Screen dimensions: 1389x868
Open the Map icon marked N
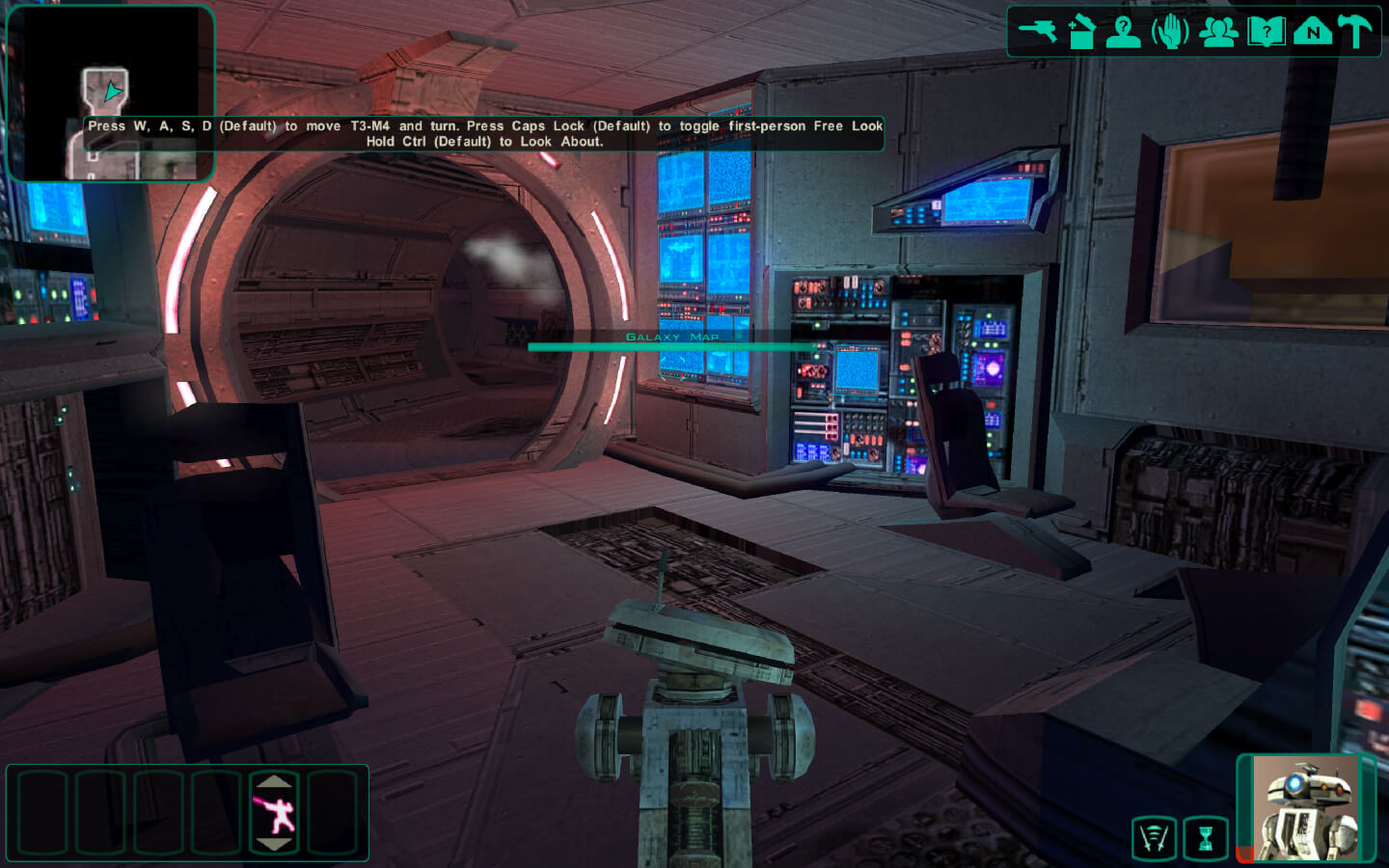[1312, 31]
